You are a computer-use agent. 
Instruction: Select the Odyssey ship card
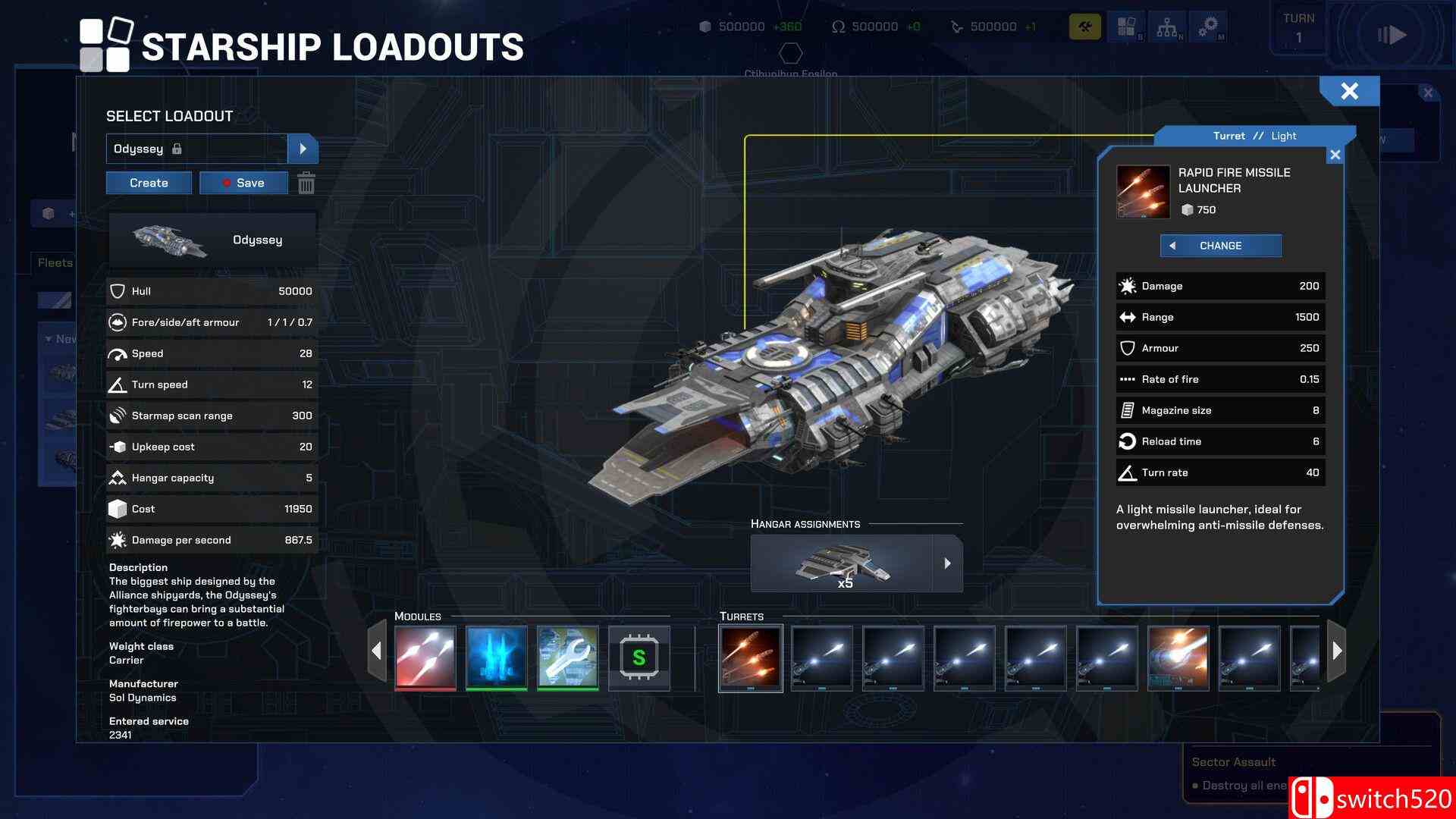(212, 240)
